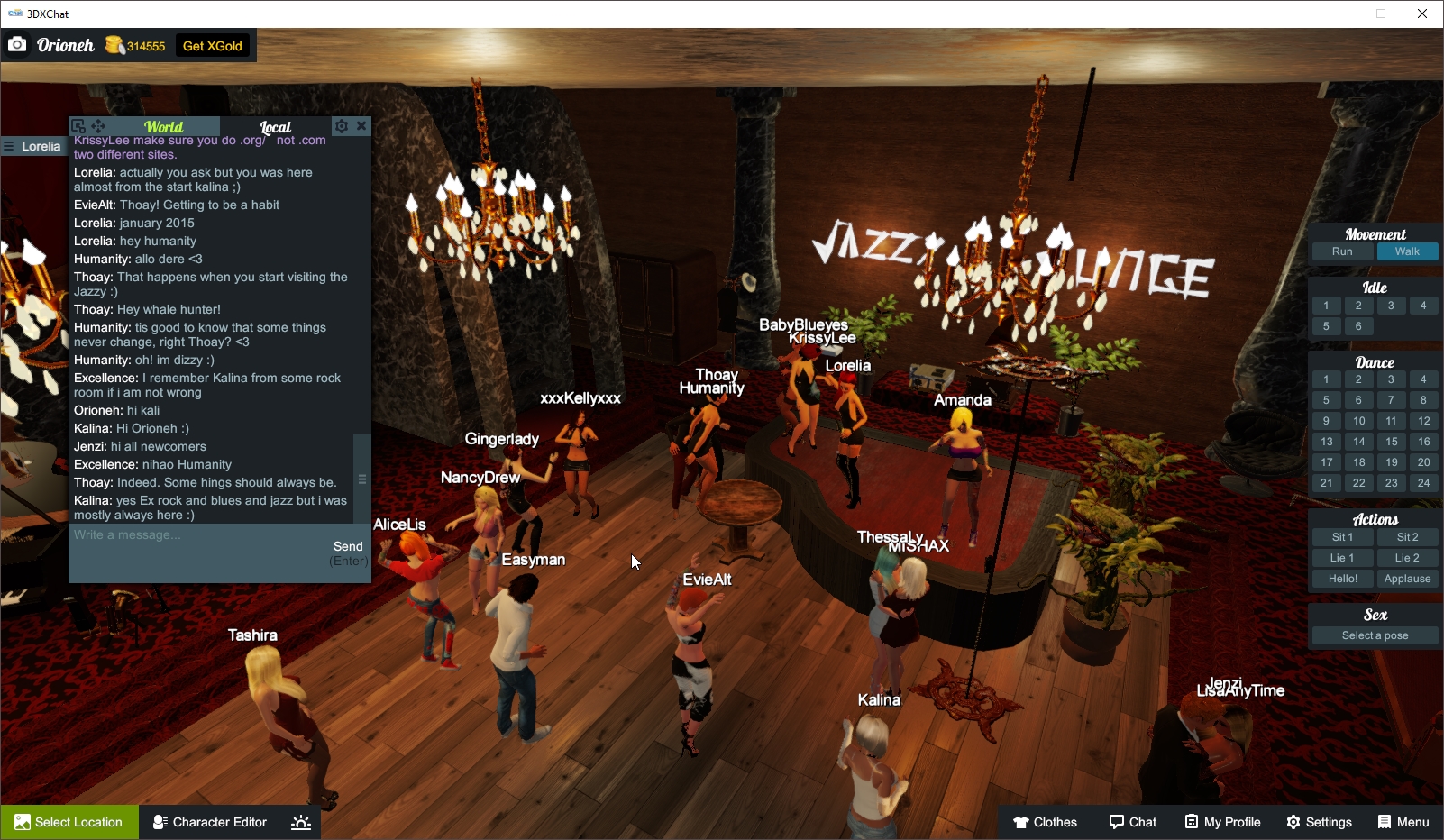Open the day/night toggle next to Character Editor
This screenshot has width=1444, height=840.
[x=300, y=821]
